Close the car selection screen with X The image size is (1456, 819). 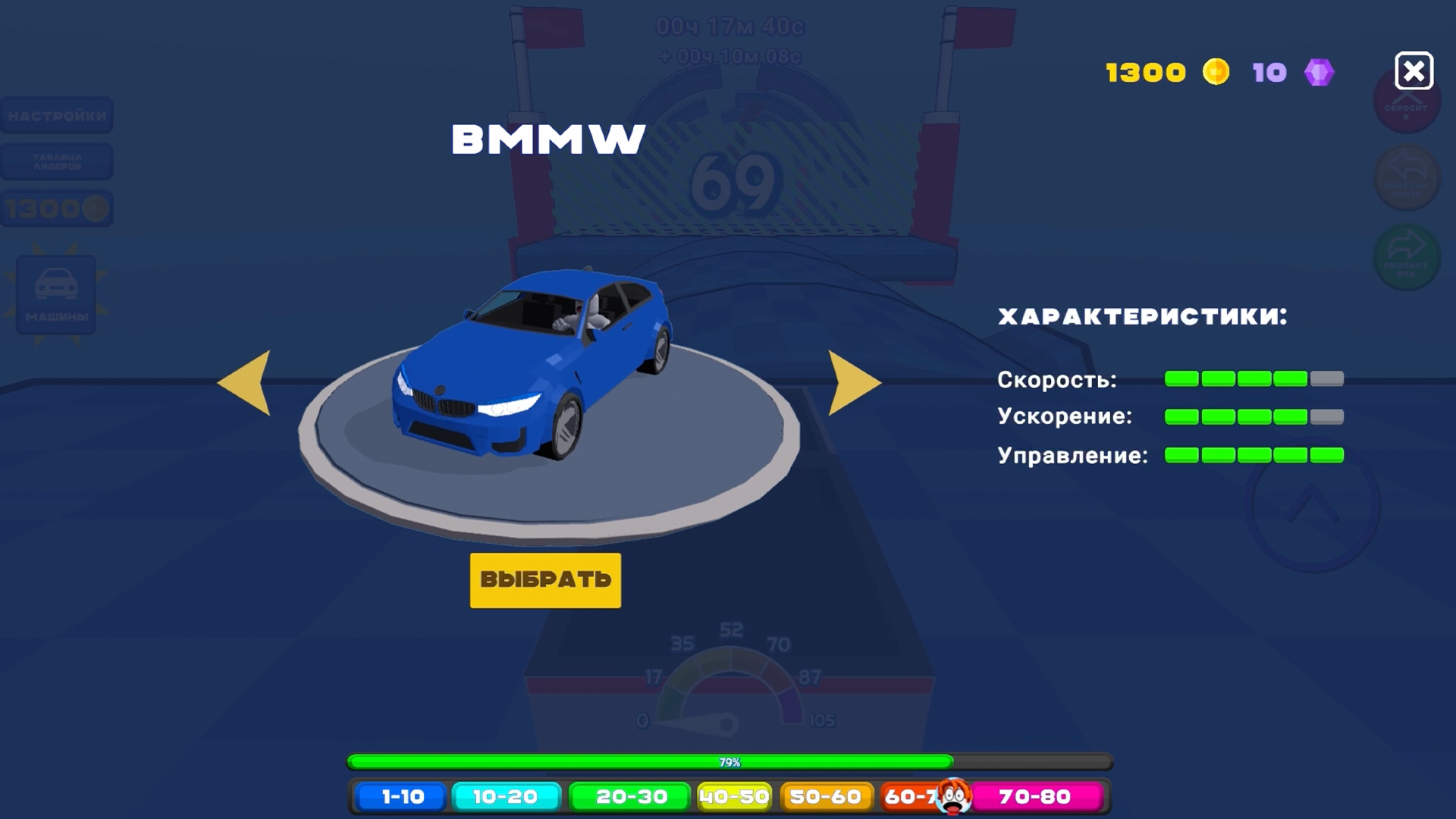pyautogui.click(x=1413, y=71)
